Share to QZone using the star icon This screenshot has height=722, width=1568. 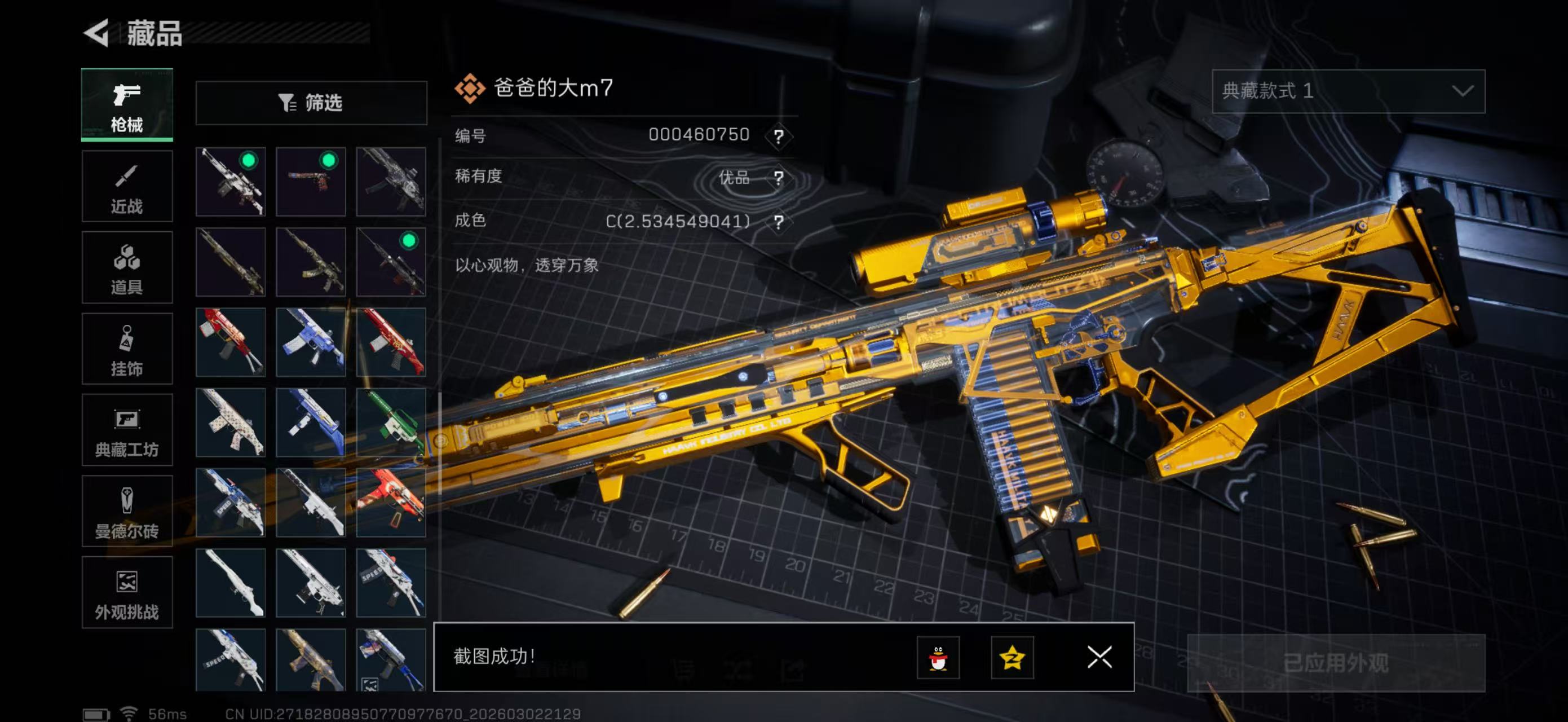click(x=1012, y=658)
